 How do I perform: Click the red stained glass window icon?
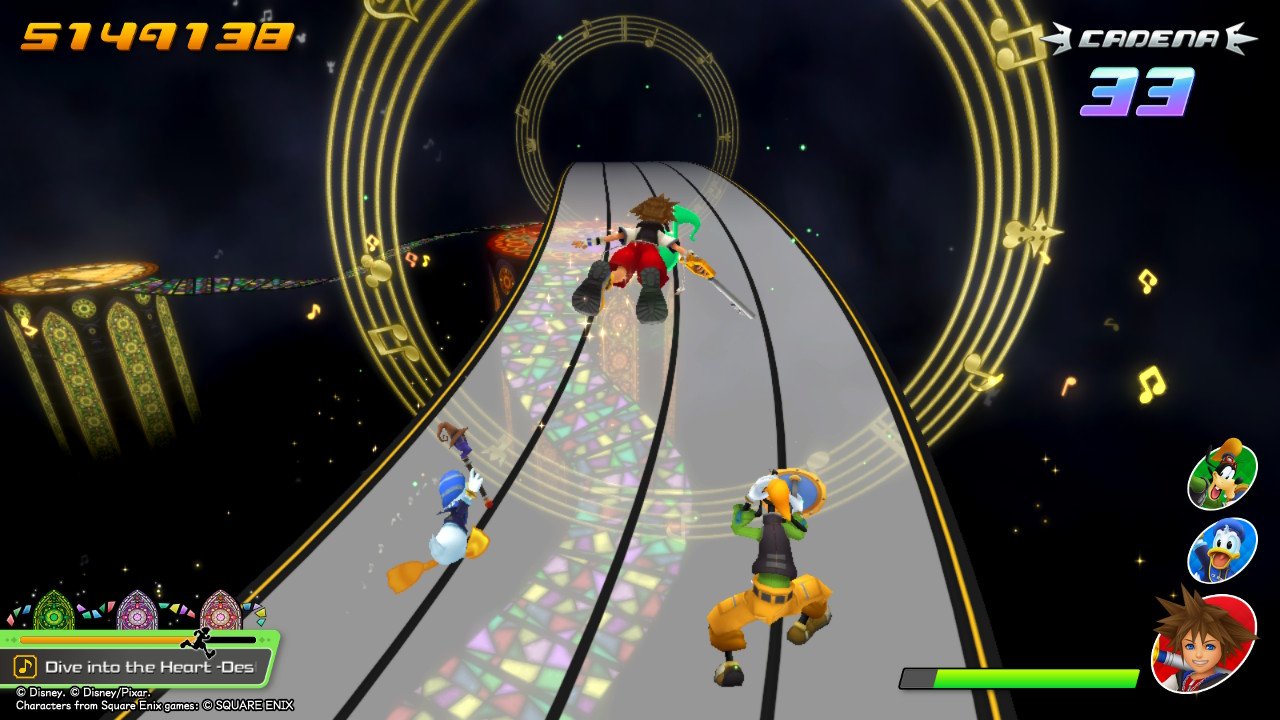click(x=221, y=615)
